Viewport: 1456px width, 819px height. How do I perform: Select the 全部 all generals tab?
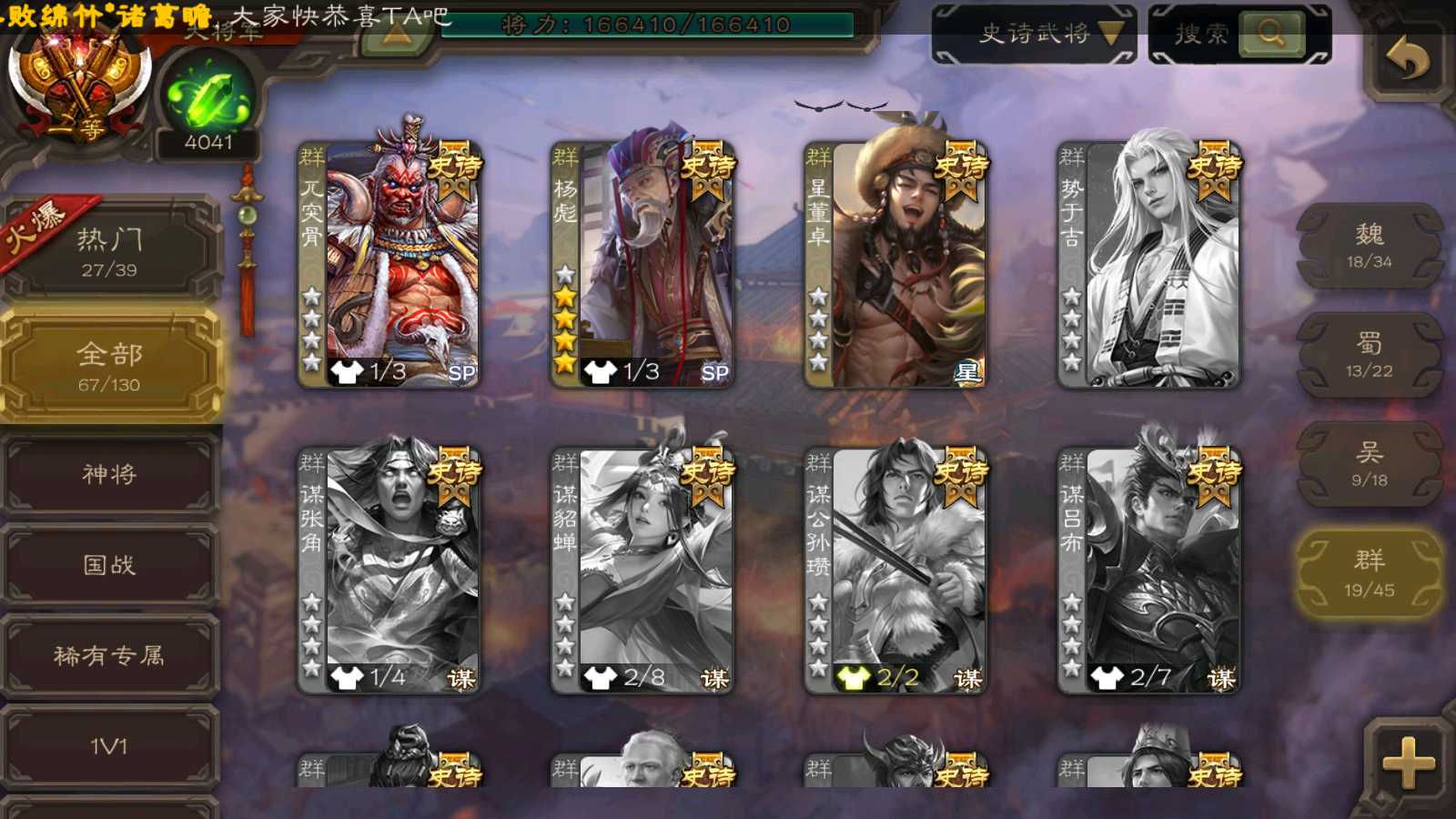tap(109, 366)
